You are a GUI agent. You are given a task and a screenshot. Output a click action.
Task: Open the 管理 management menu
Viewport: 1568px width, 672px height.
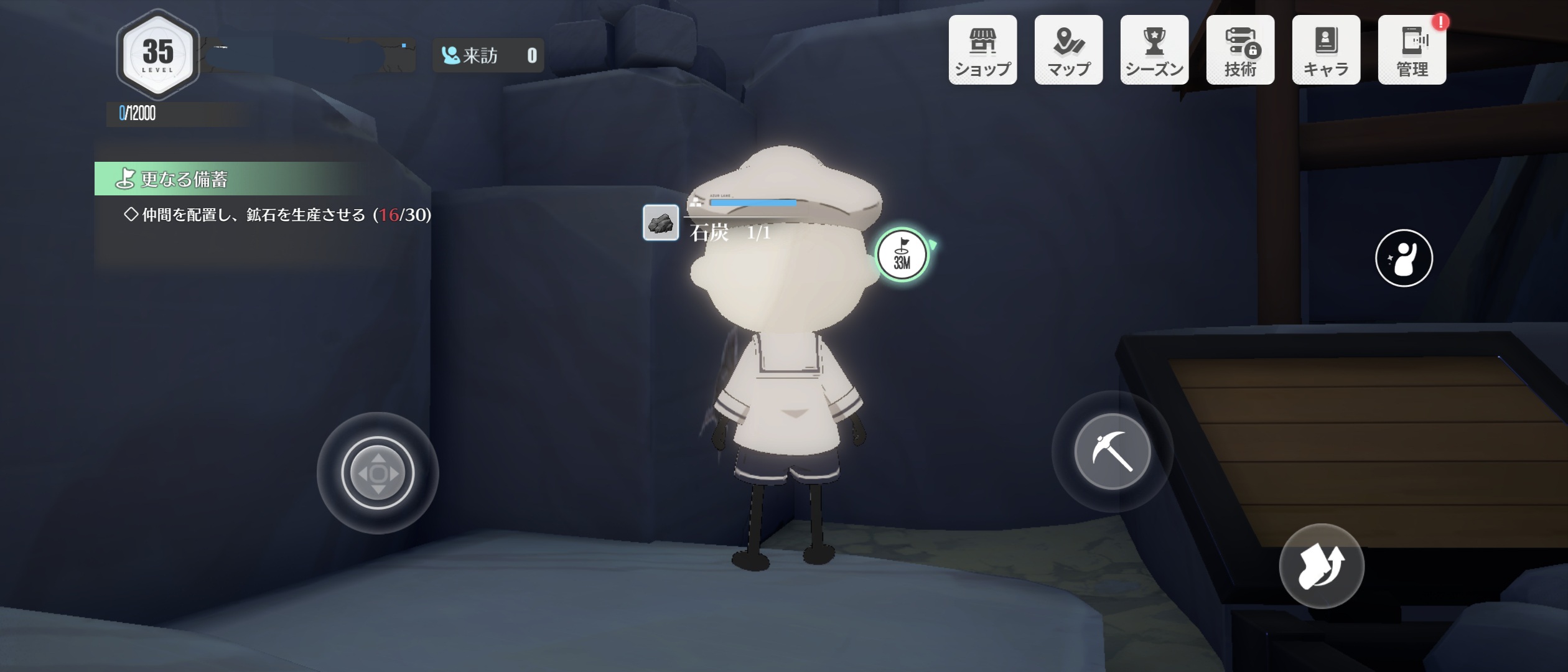coord(1412,50)
